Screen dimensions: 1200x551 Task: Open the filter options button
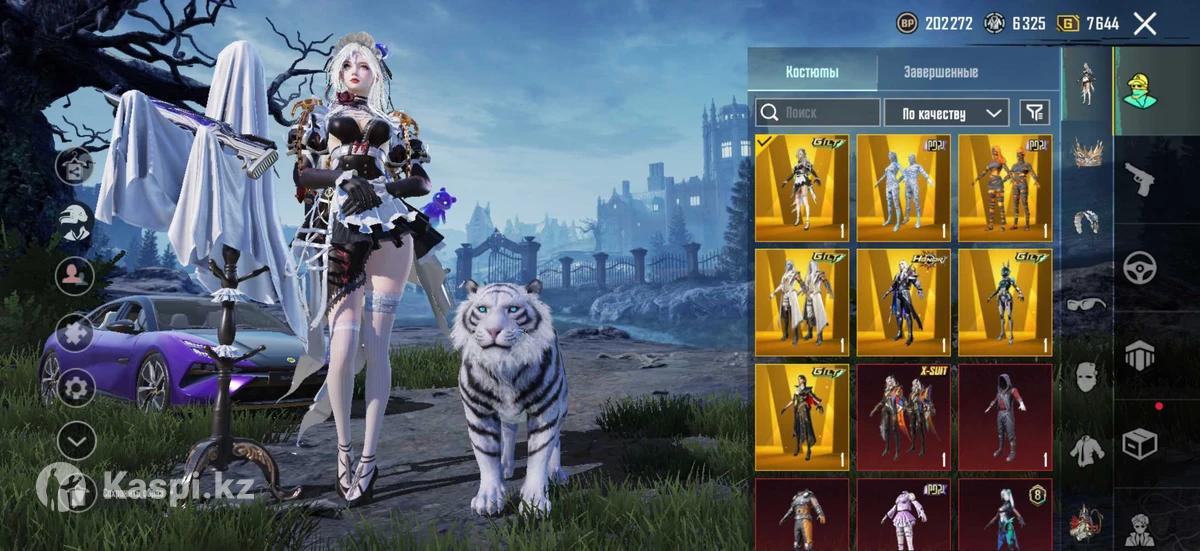[x=1035, y=113]
